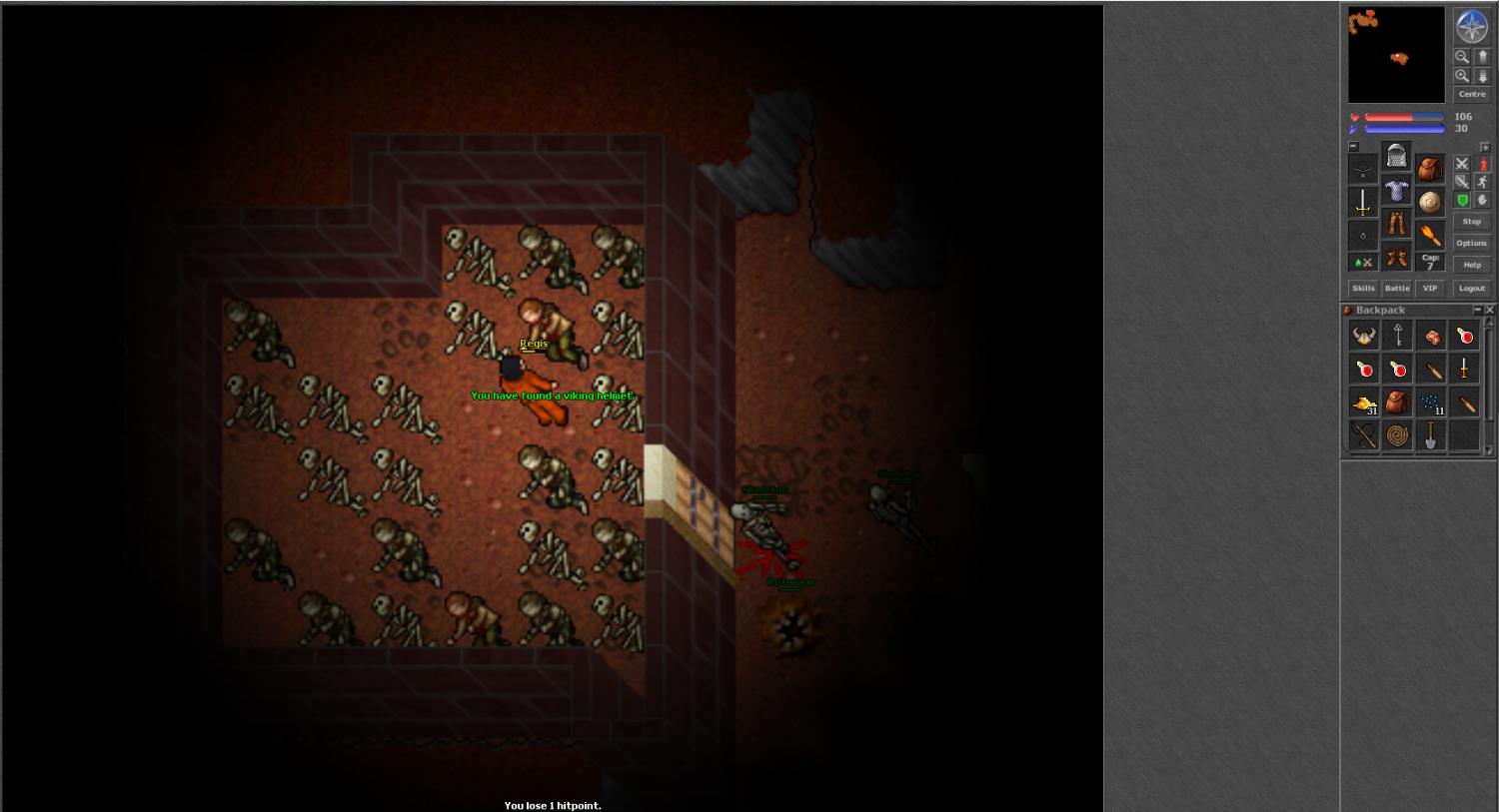Open the Battle list
Image resolution: width=1499 pixels, height=812 pixels.
coord(1397,289)
